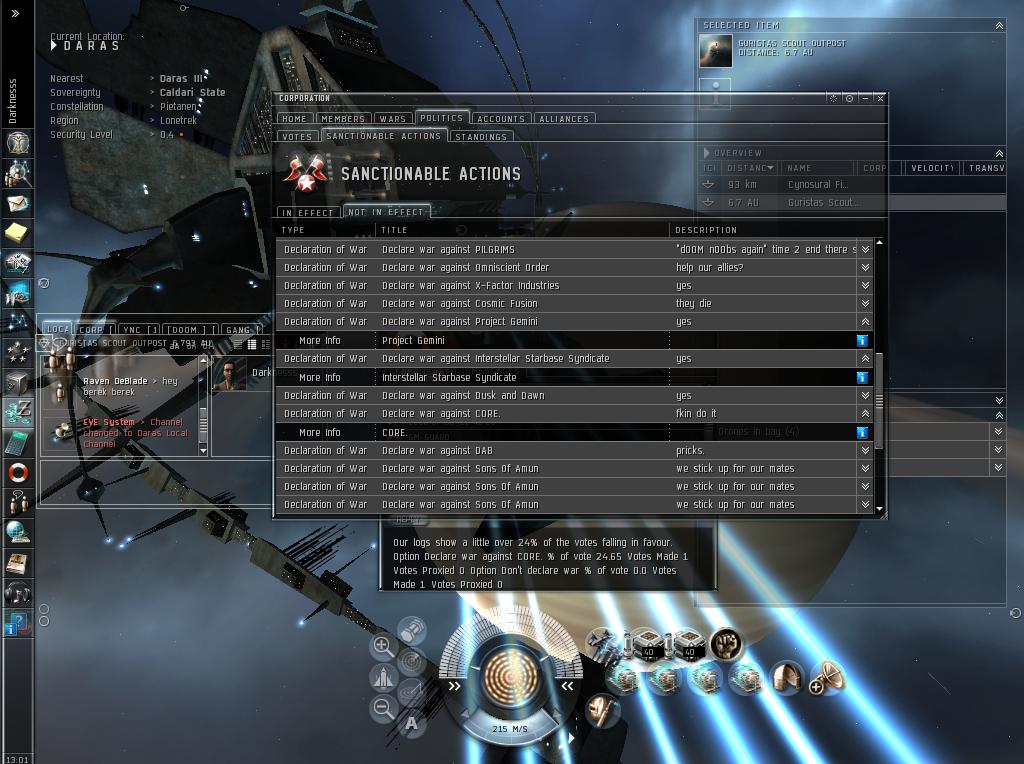
Task: Open info for Interstellar Starbase Syndicate
Action: [862, 377]
